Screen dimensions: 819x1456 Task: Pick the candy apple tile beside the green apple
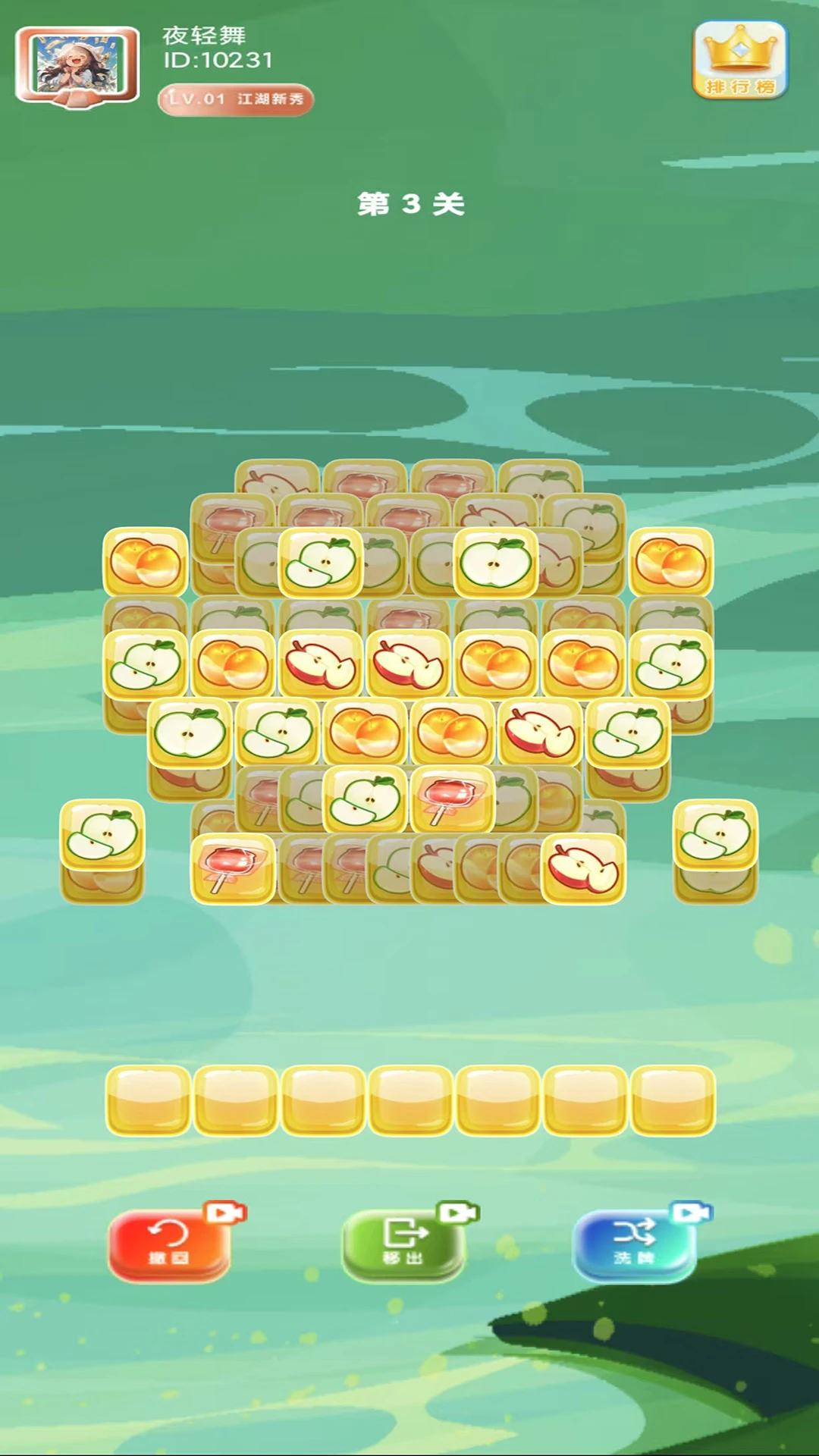pos(452,799)
